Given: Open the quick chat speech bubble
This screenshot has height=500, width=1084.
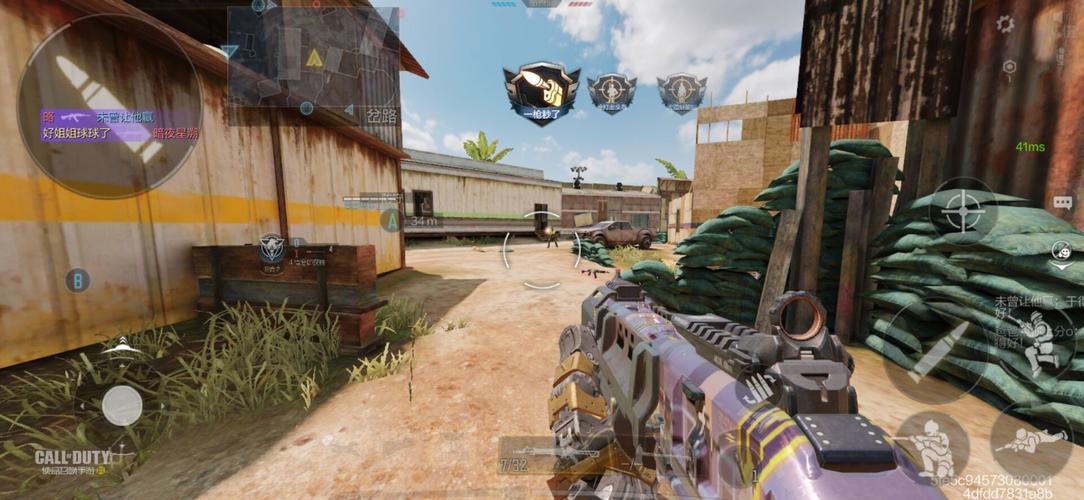Looking at the screenshot, I should 1062,203.
